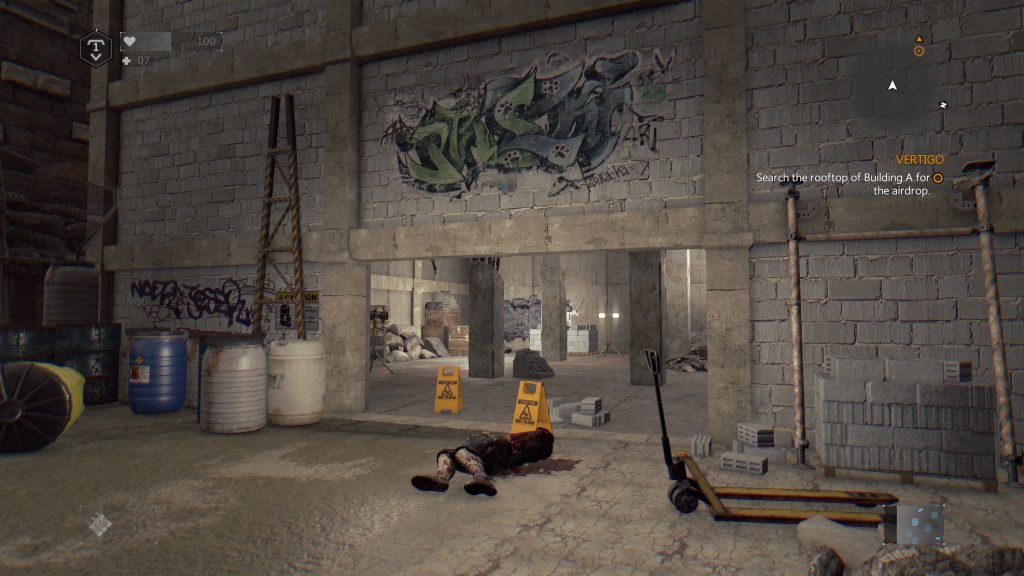Image resolution: width=1024 pixels, height=576 pixels.
Task: Click the hexagonal survivor rank badge
Action: click(95, 47)
